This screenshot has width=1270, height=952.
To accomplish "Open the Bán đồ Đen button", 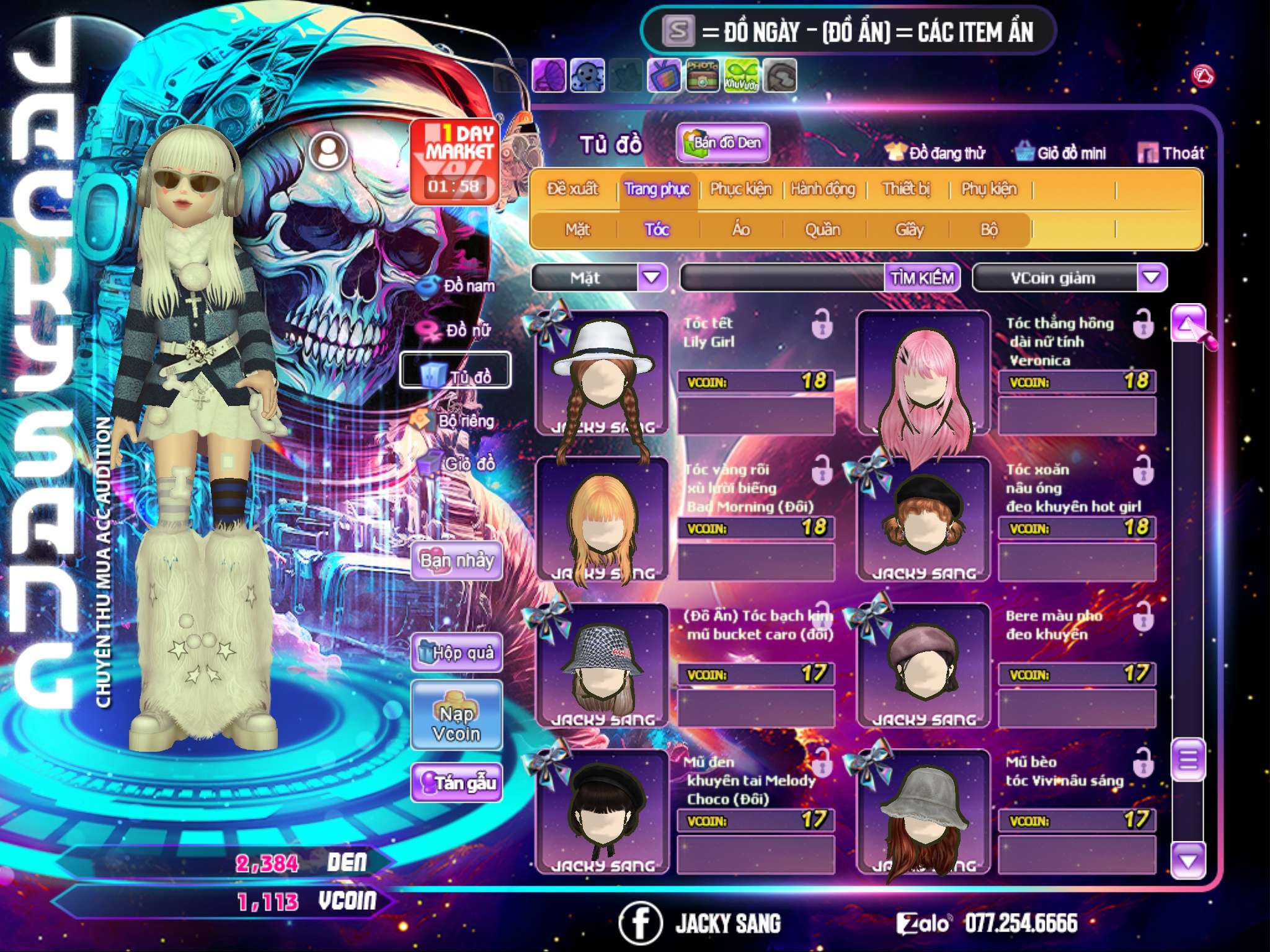I will 723,143.
